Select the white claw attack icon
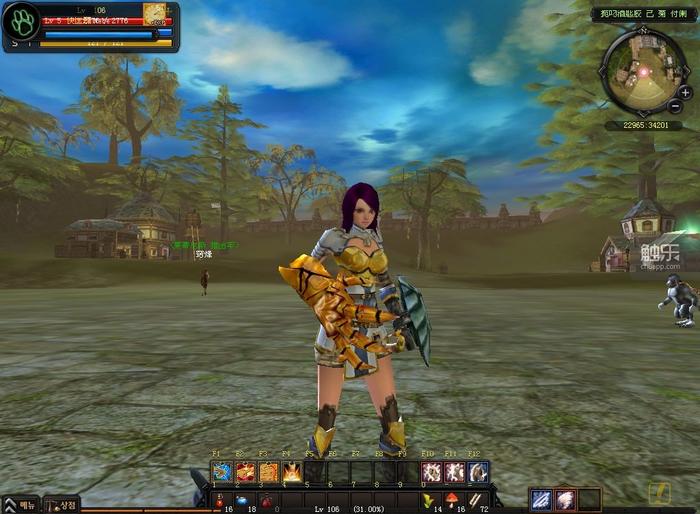This screenshot has height=514, width=700. pyautogui.click(x=565, y=499)
